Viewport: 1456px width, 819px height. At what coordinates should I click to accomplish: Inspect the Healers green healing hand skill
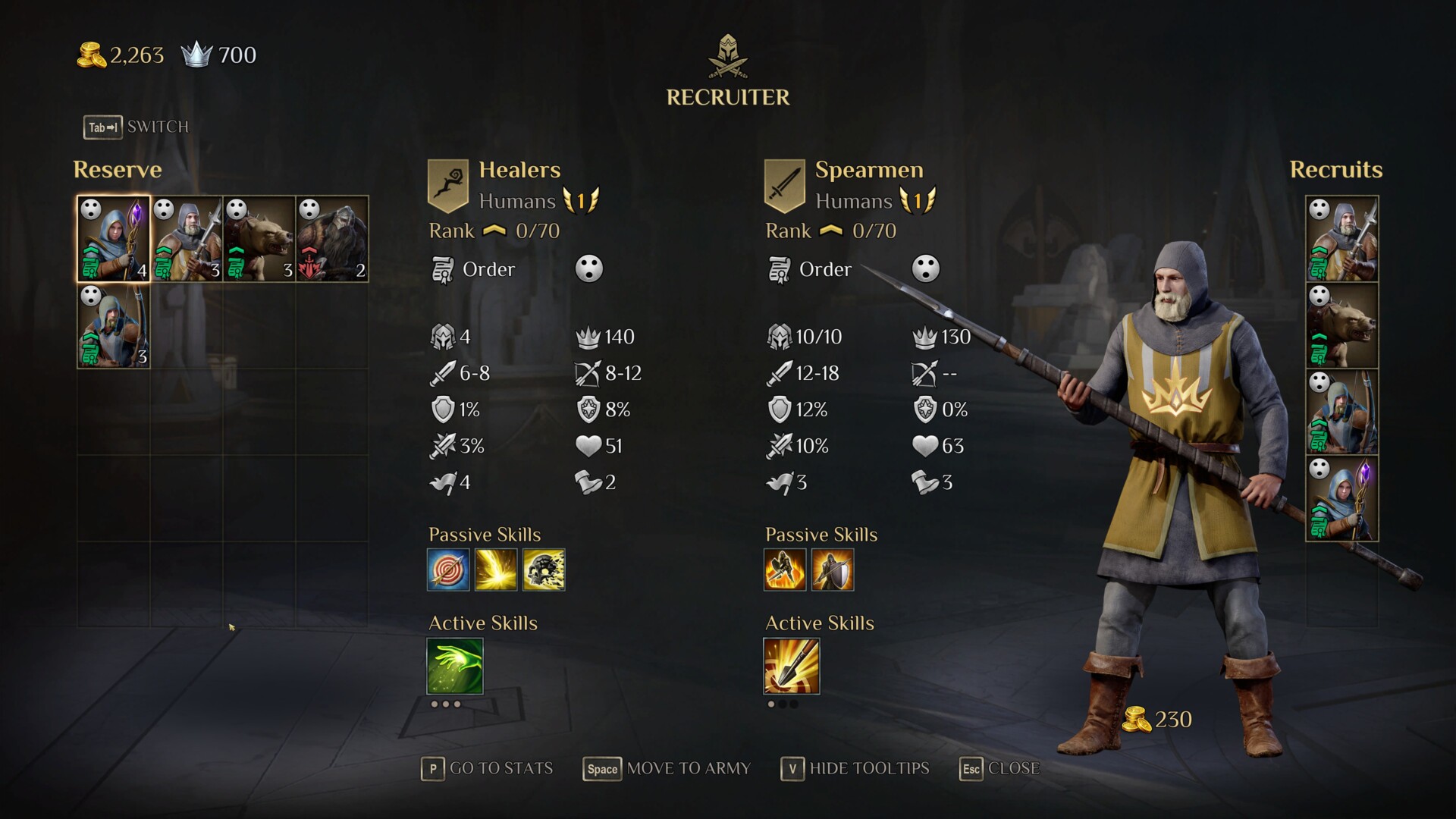click(455, 667)
